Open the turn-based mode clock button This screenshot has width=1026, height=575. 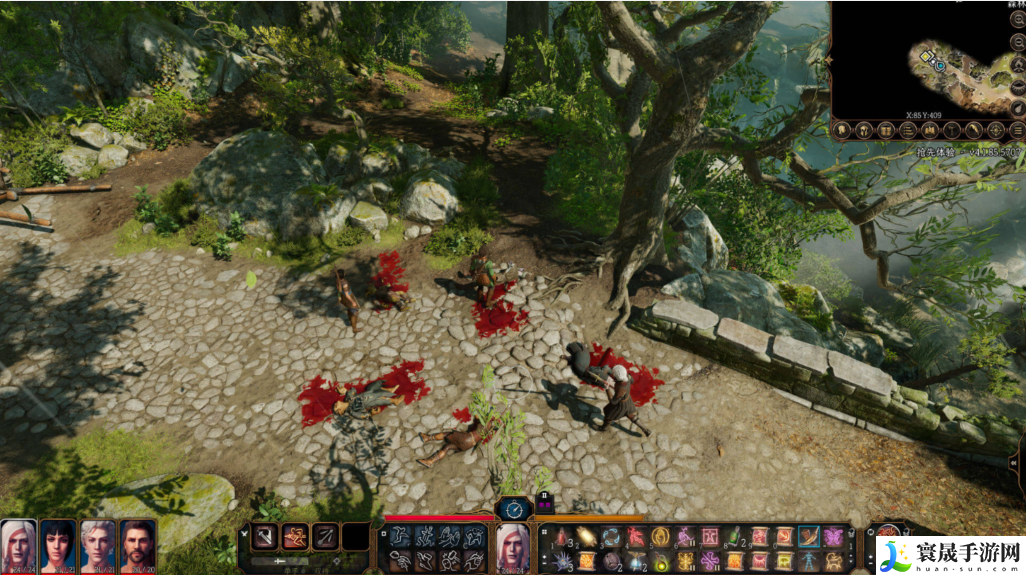click(x=513, y=508)
